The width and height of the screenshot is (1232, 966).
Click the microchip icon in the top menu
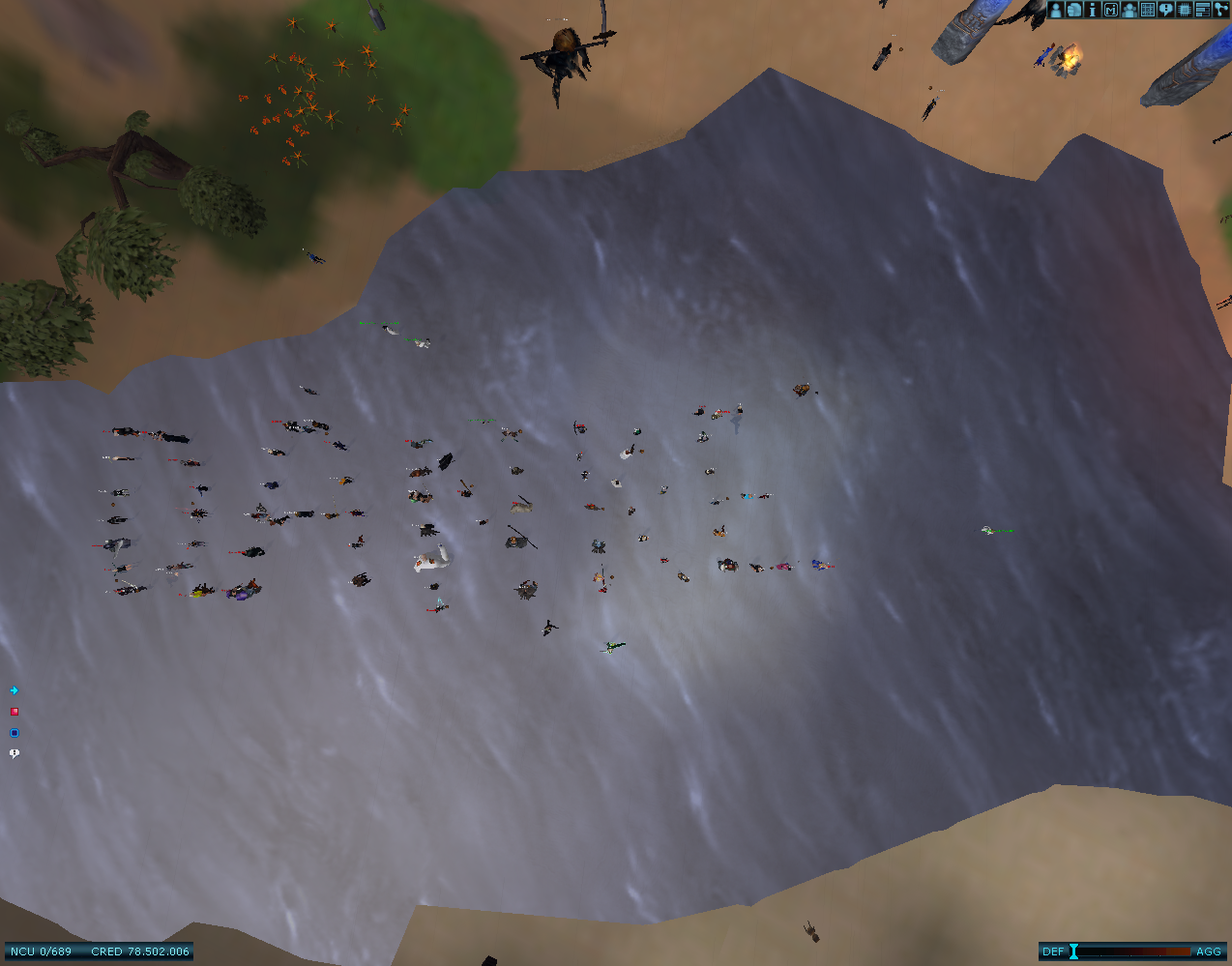1185,10
